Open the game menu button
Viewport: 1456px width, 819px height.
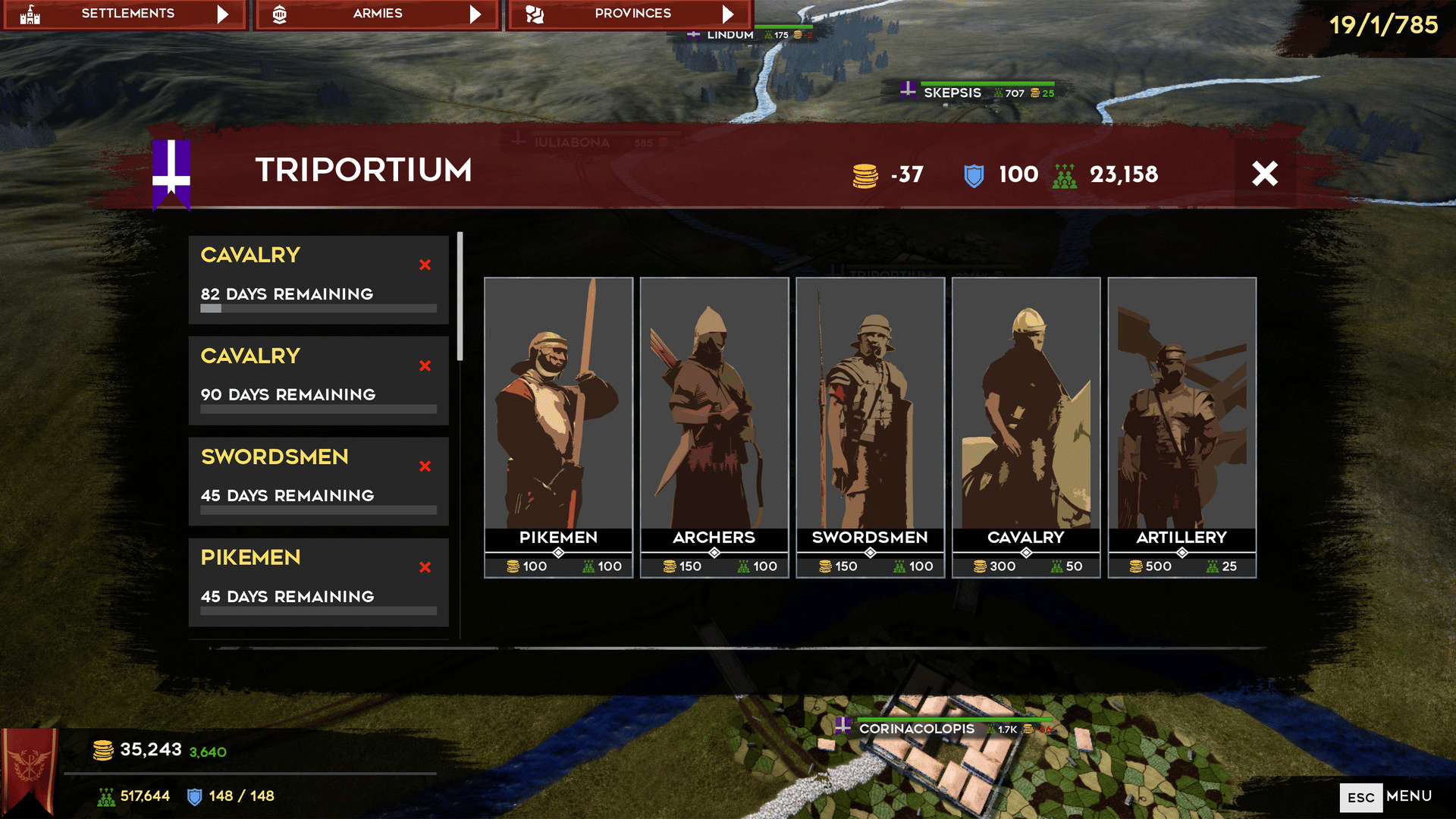pyautogui.click(x=1386, y=797)
